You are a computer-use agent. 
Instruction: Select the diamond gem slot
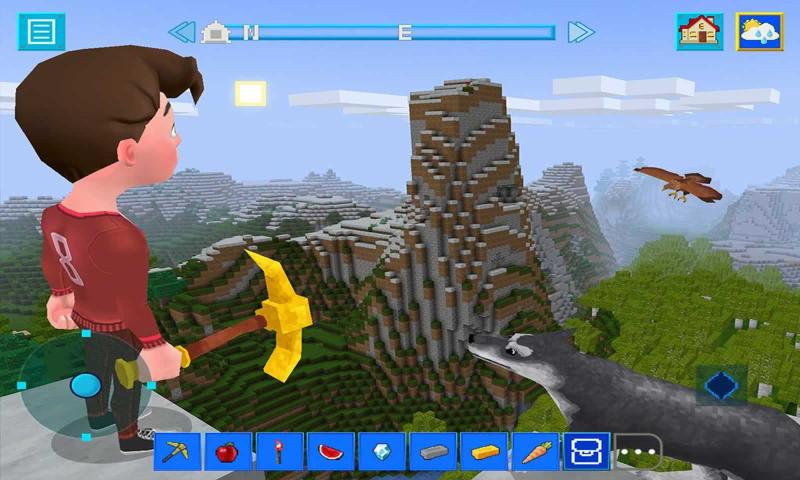382,451
